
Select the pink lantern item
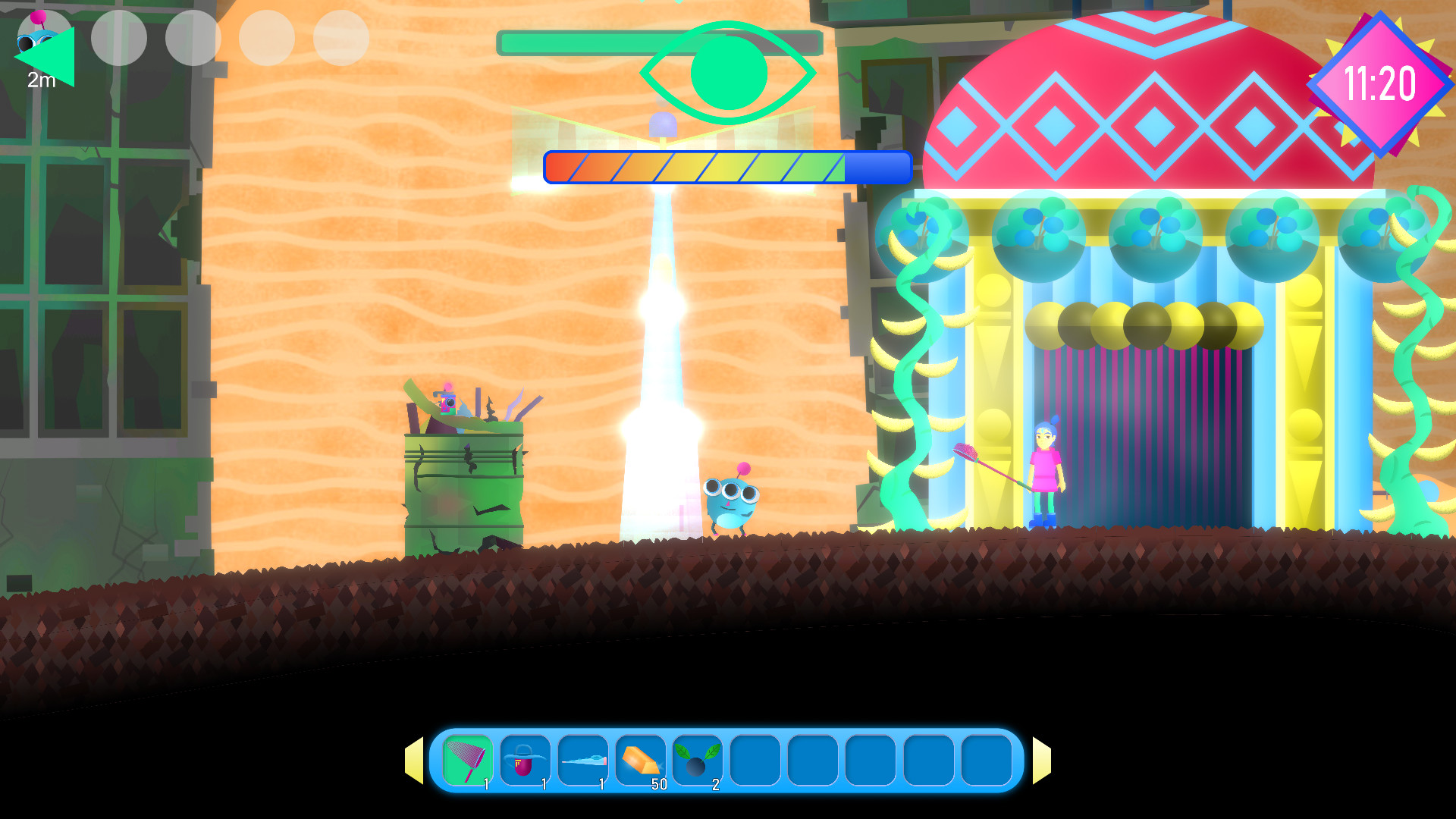click(x=526, y=760)
